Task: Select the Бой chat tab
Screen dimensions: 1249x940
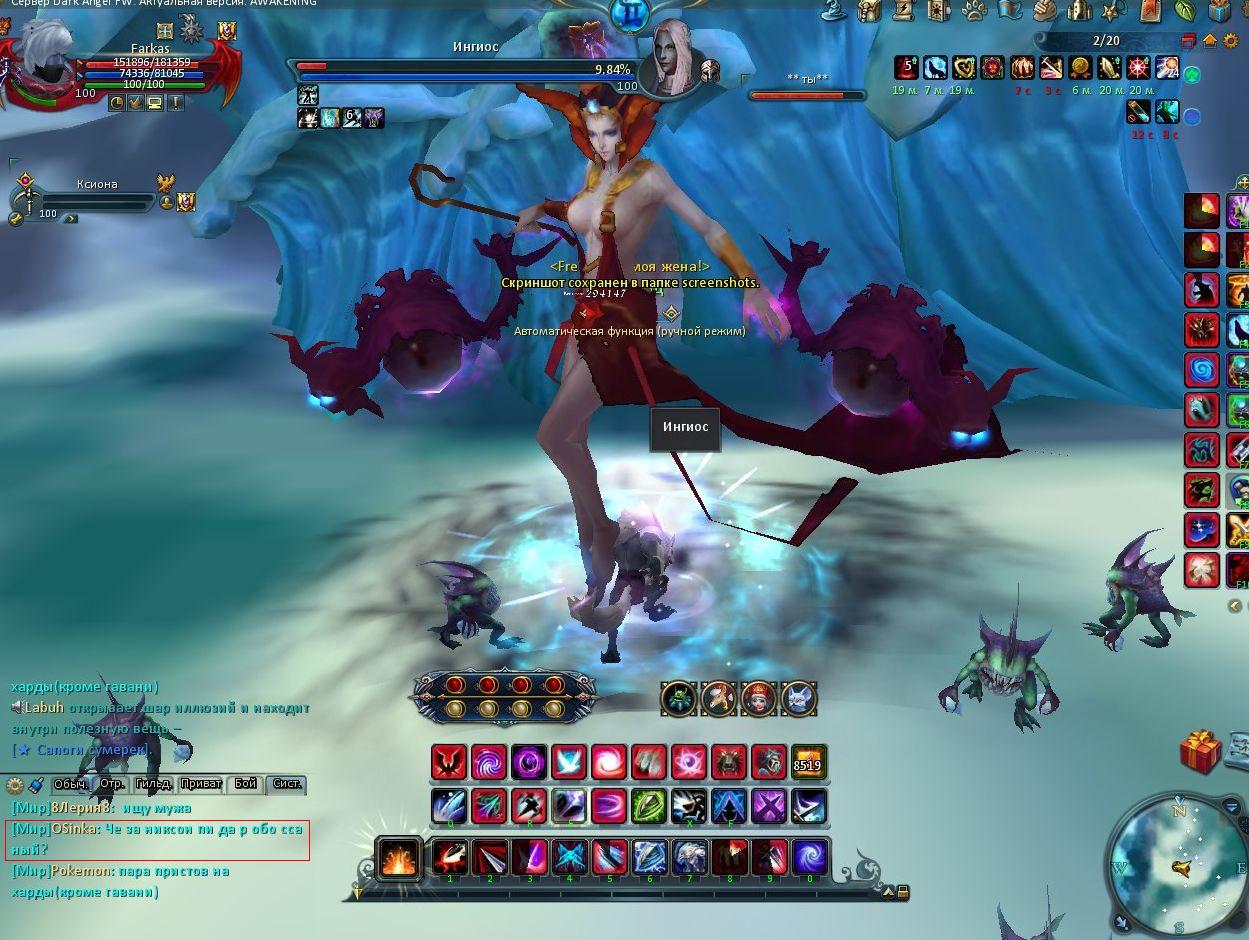Action: coord(245,784)
